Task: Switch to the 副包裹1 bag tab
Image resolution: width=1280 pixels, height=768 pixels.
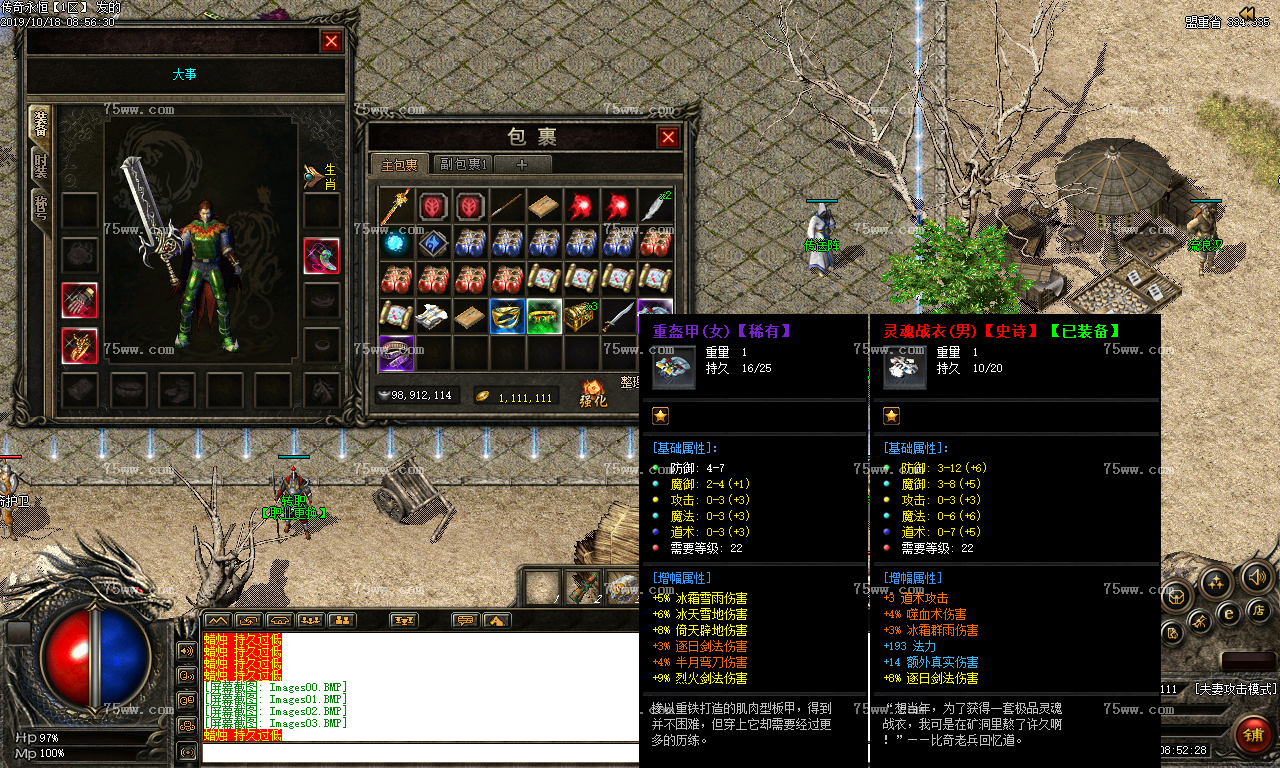Action: pos(464,164)
